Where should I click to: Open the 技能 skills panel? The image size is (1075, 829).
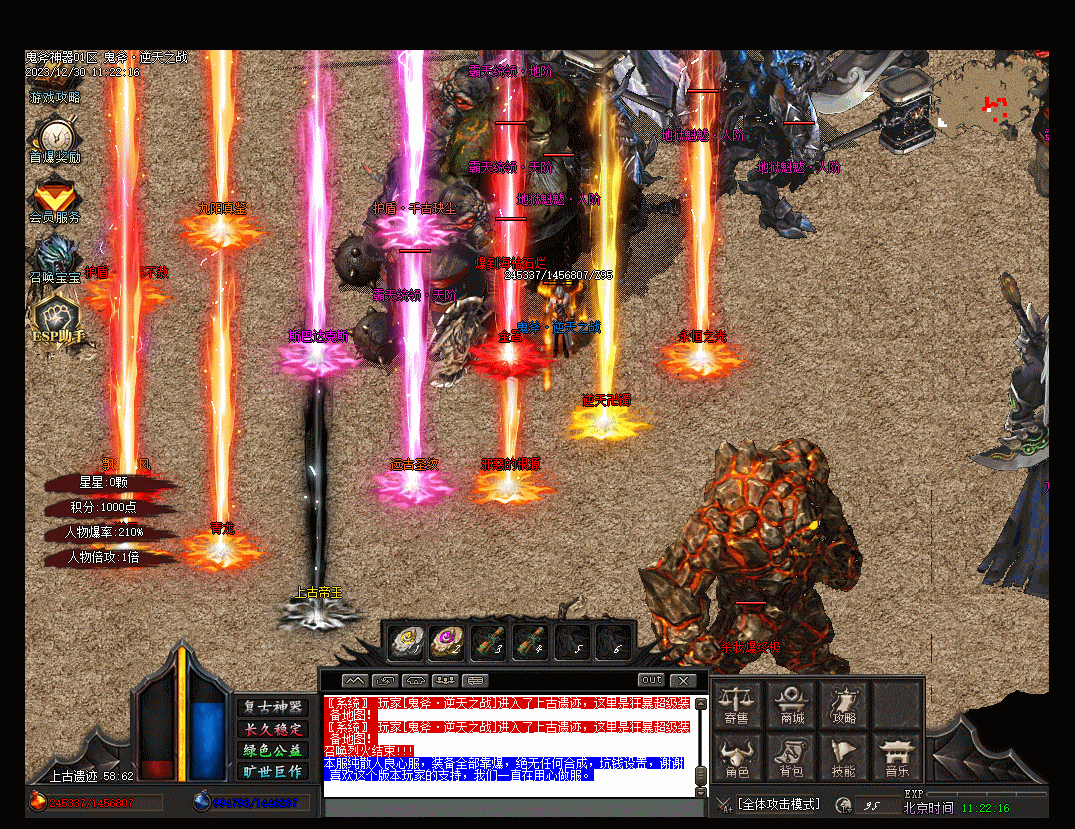tap(844, 757)
